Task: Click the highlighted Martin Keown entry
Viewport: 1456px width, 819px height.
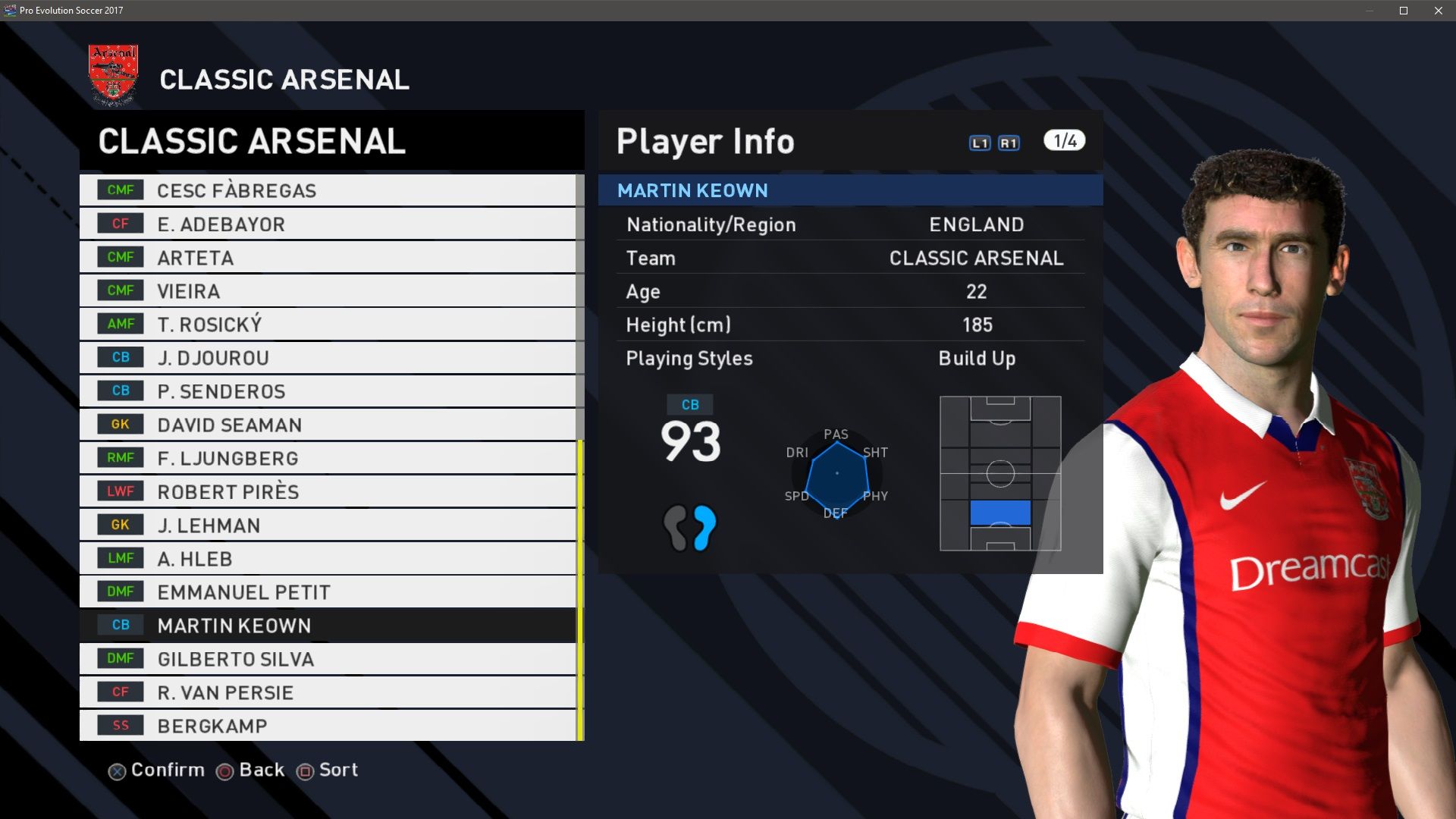Action: click(328, 626)
